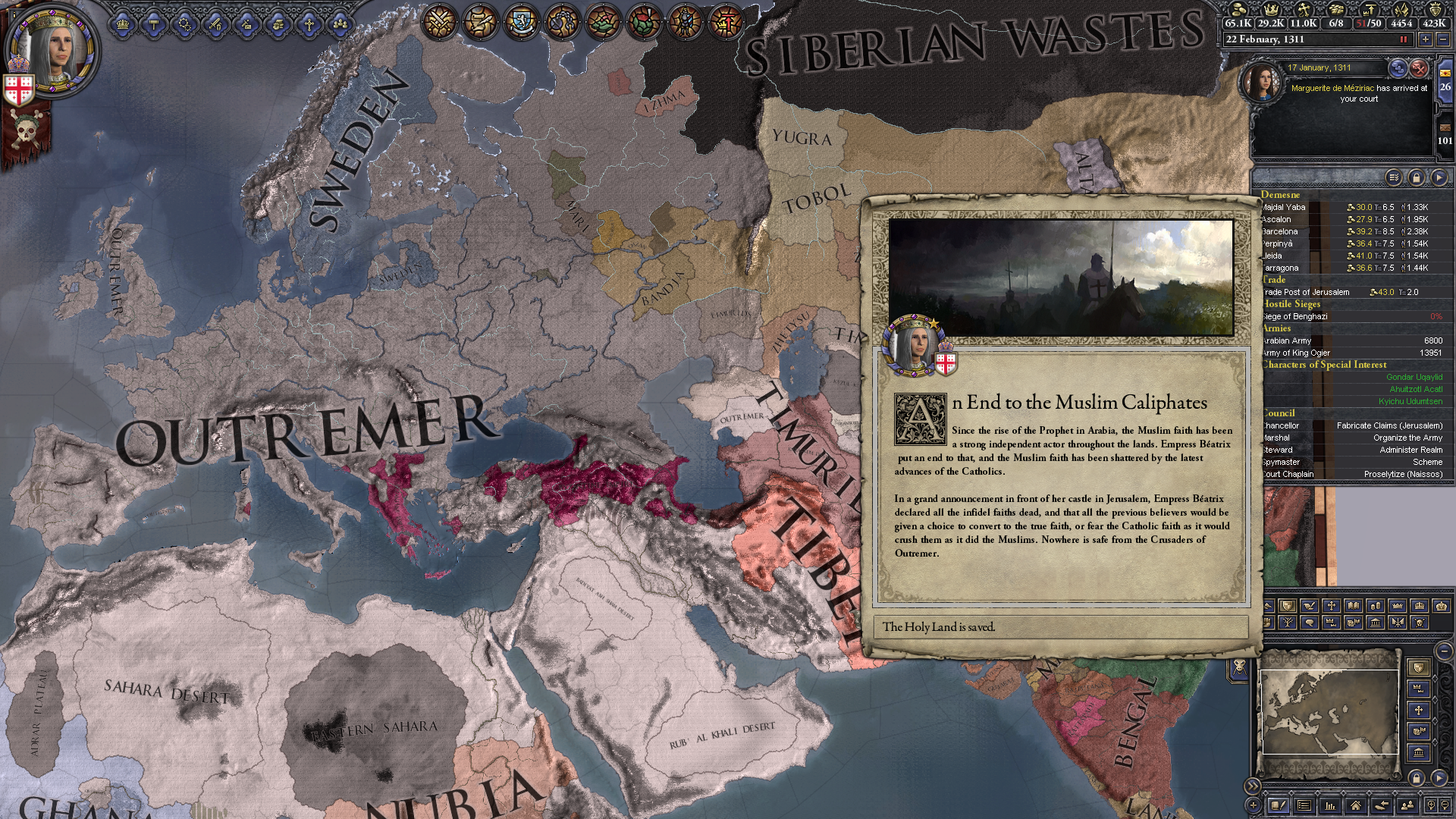Viewport: 1456px width, 819px height.
Task: Decrease game speed with minus button
Action: (1443, 39)
